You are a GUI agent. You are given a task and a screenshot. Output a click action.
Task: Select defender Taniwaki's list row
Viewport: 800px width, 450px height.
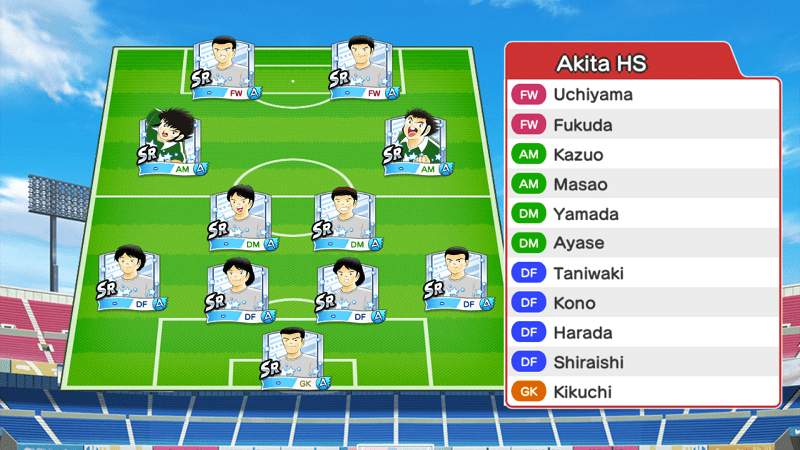[642, 273]
